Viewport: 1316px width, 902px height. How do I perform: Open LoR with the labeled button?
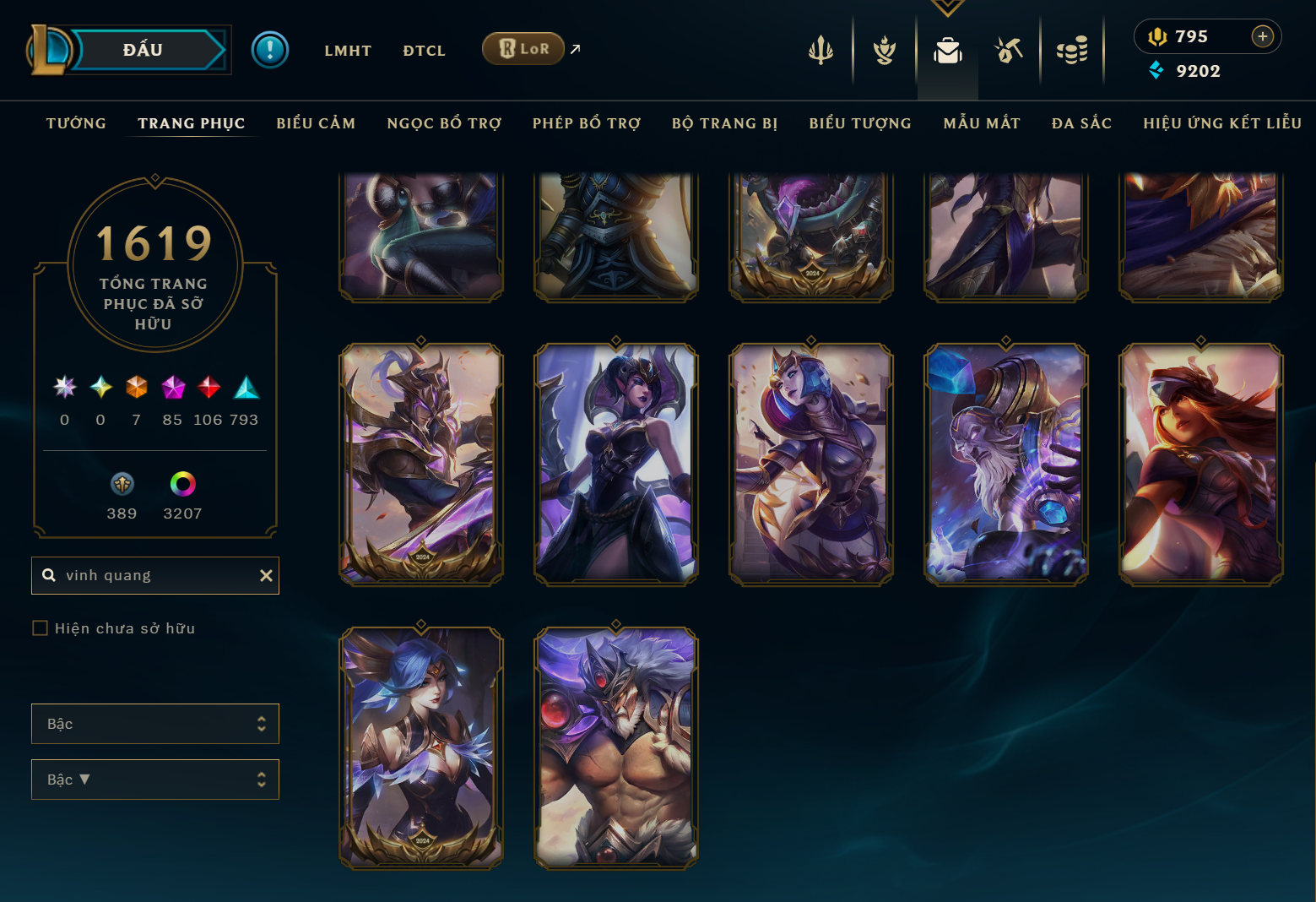coord(523,48)
